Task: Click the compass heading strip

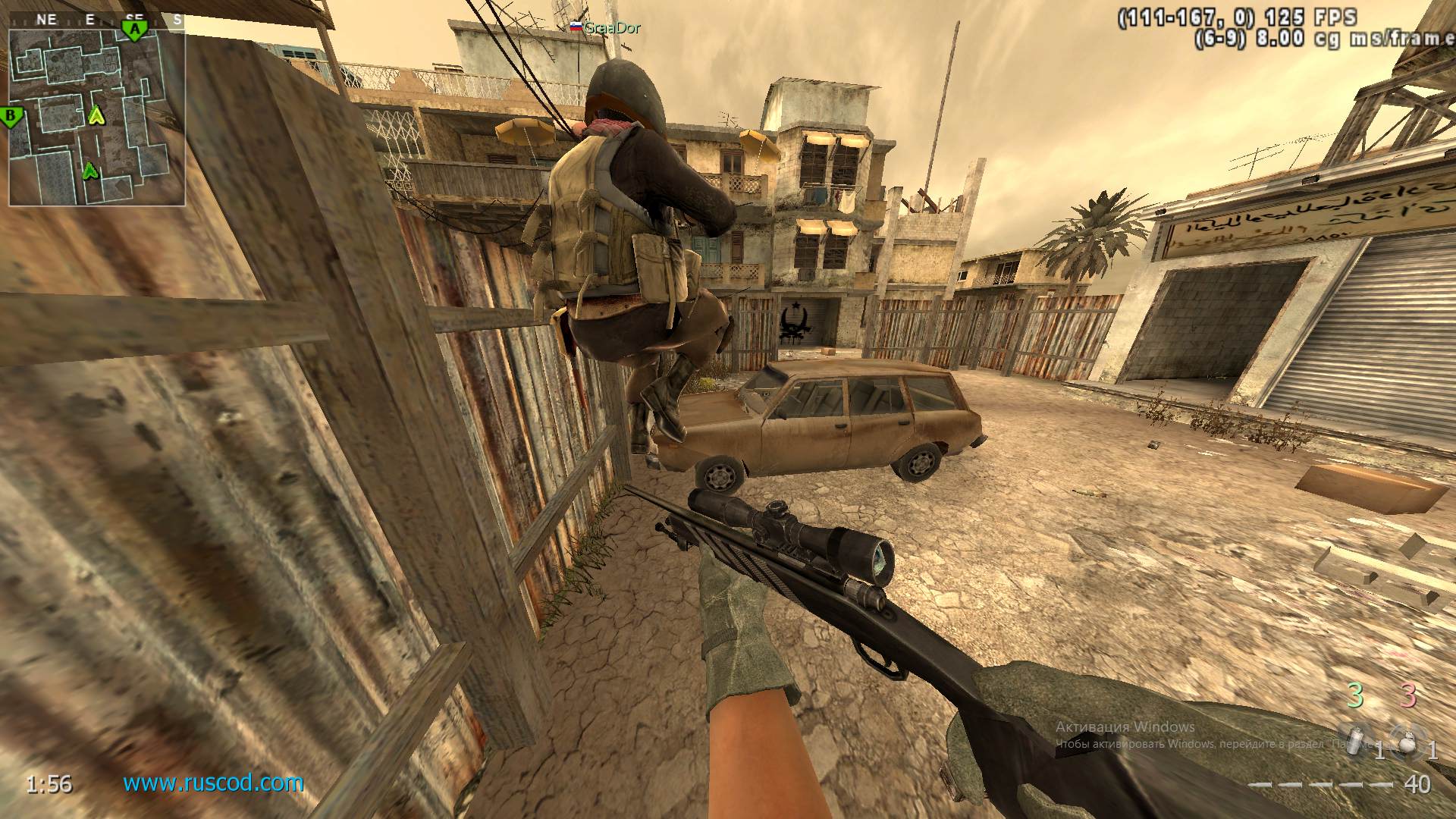Action: pyautogui.click(x=97, y=20)
